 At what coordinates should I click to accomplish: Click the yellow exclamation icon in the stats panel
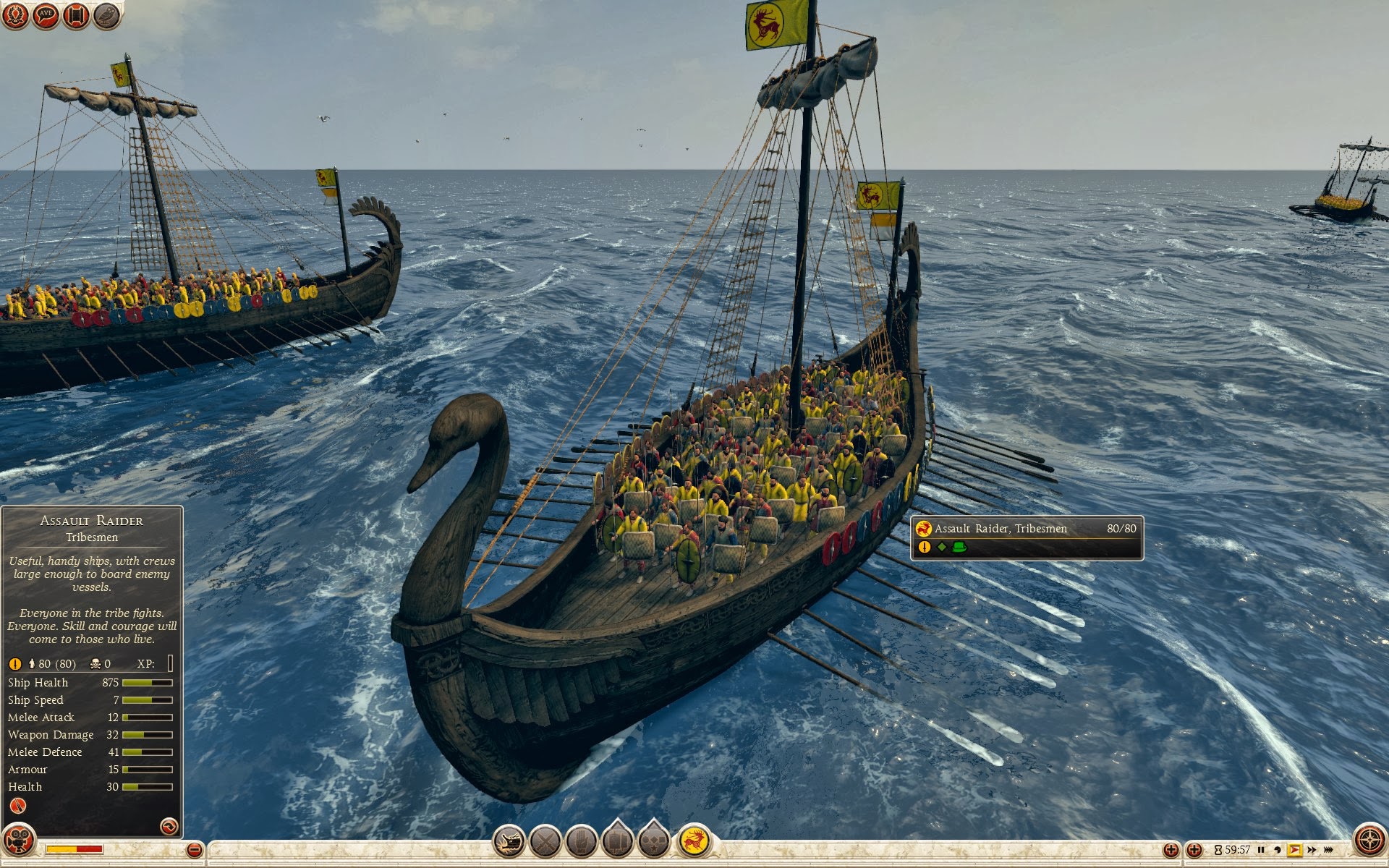pyautogui.click(x=14, y=663)
